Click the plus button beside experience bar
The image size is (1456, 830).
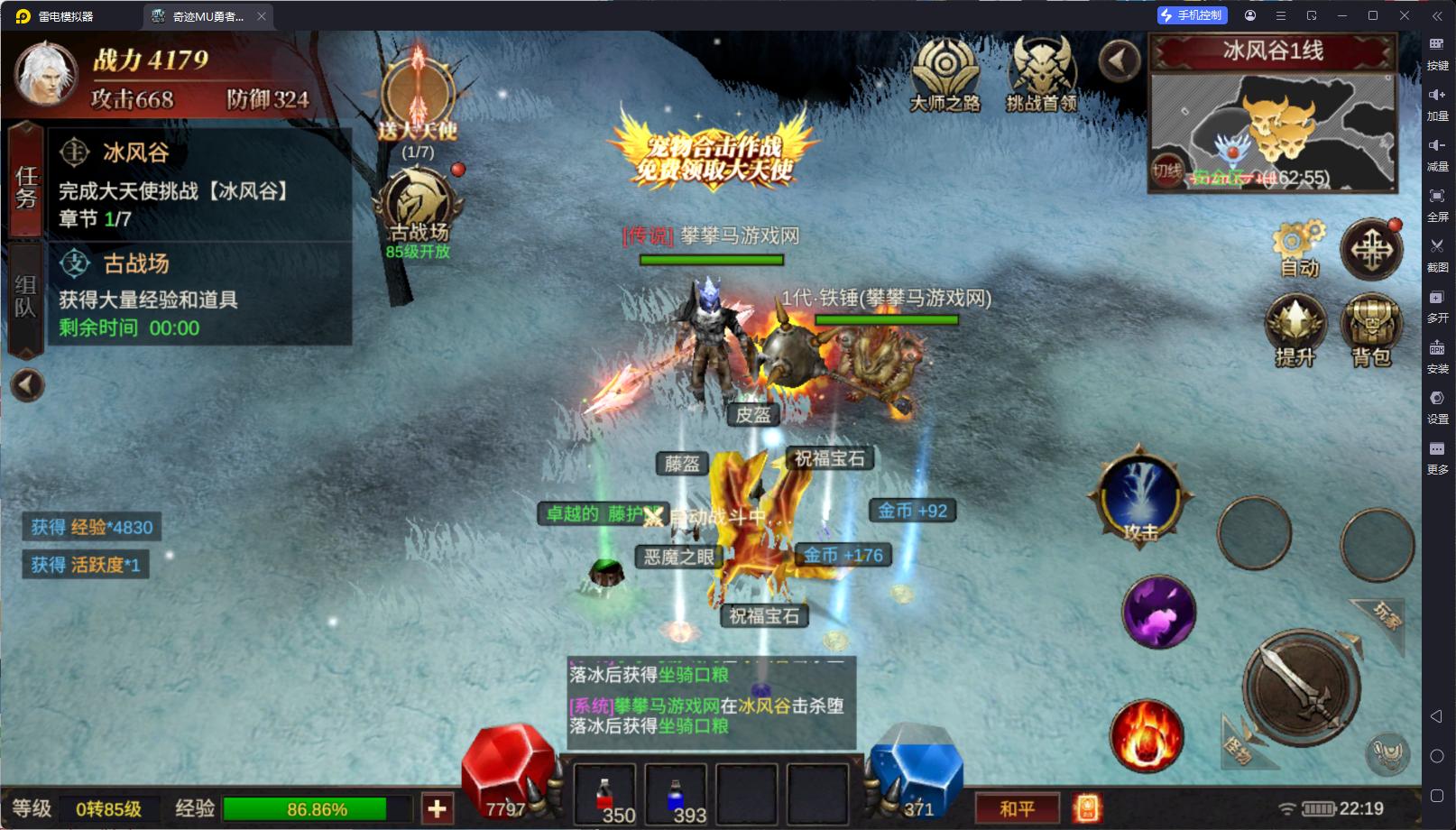pyautogui.click(x=438, y=808)
